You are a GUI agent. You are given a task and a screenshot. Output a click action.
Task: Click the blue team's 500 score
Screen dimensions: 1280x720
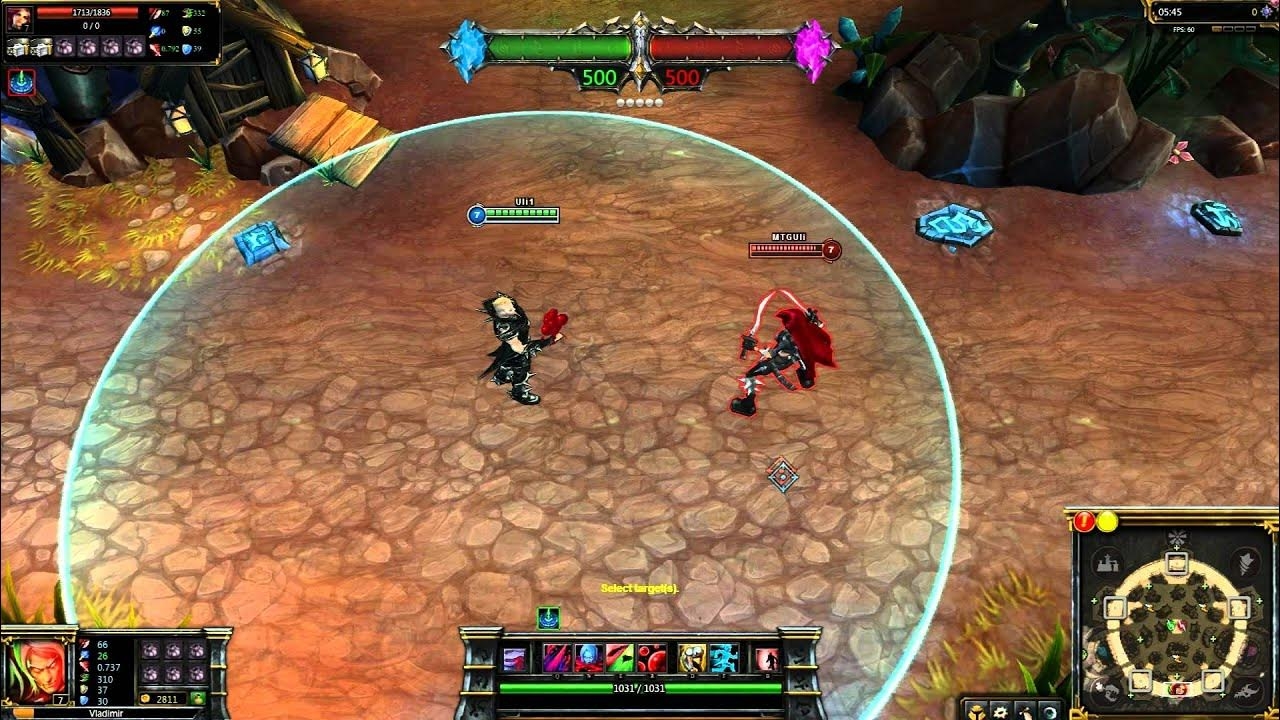(600, 74)
